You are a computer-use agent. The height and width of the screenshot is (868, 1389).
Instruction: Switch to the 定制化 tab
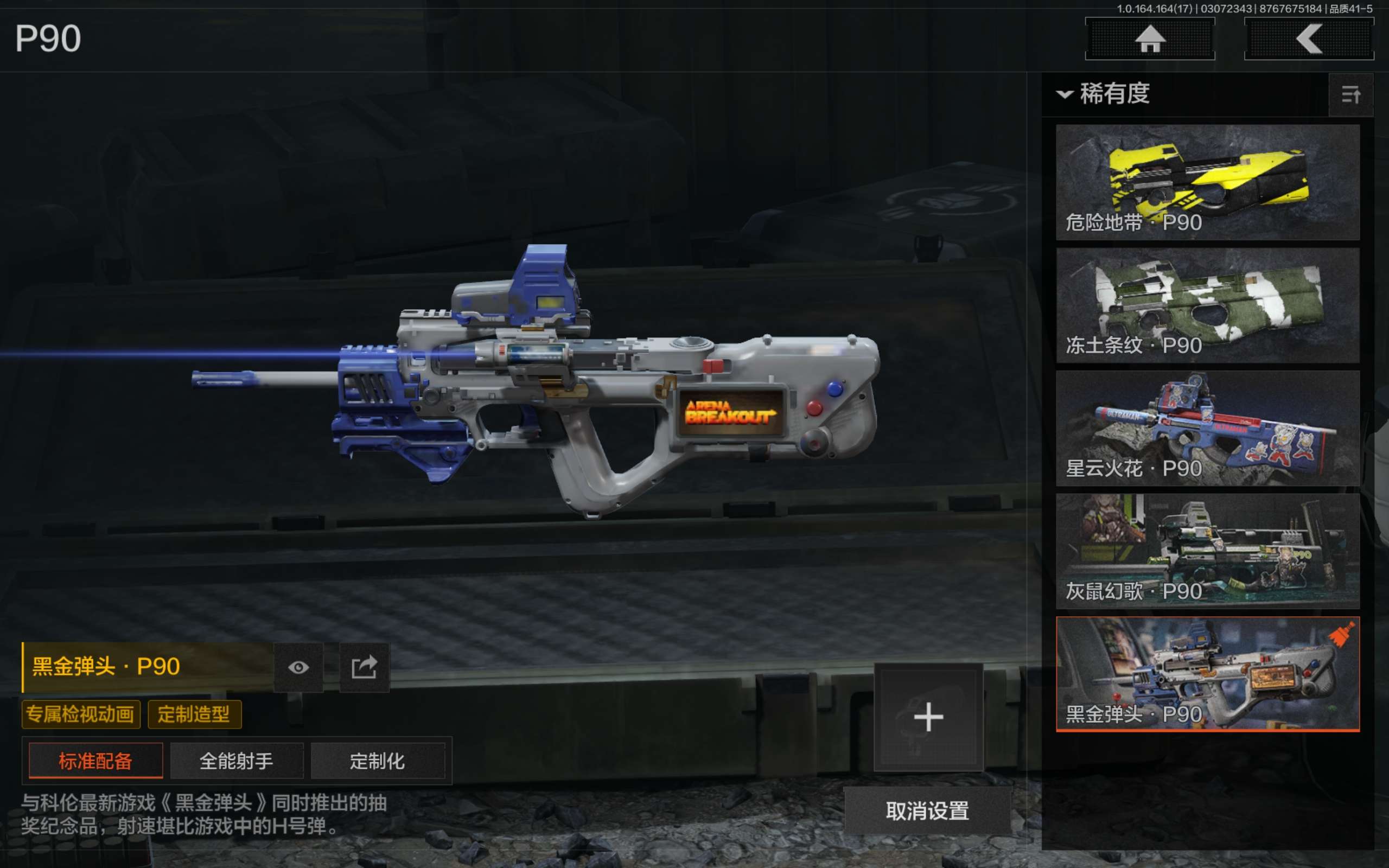378,761
